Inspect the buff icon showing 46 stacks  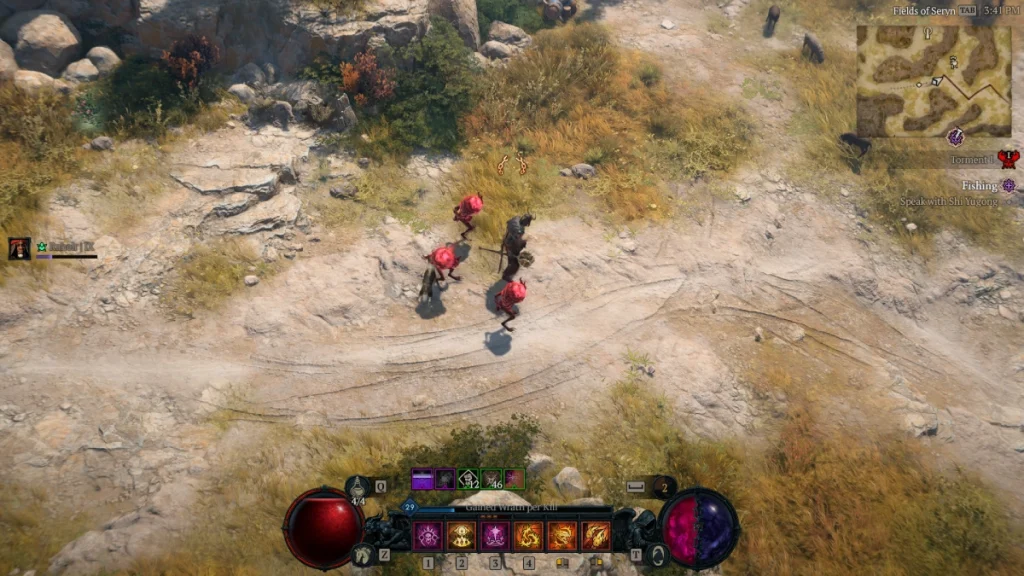point(491,479)
